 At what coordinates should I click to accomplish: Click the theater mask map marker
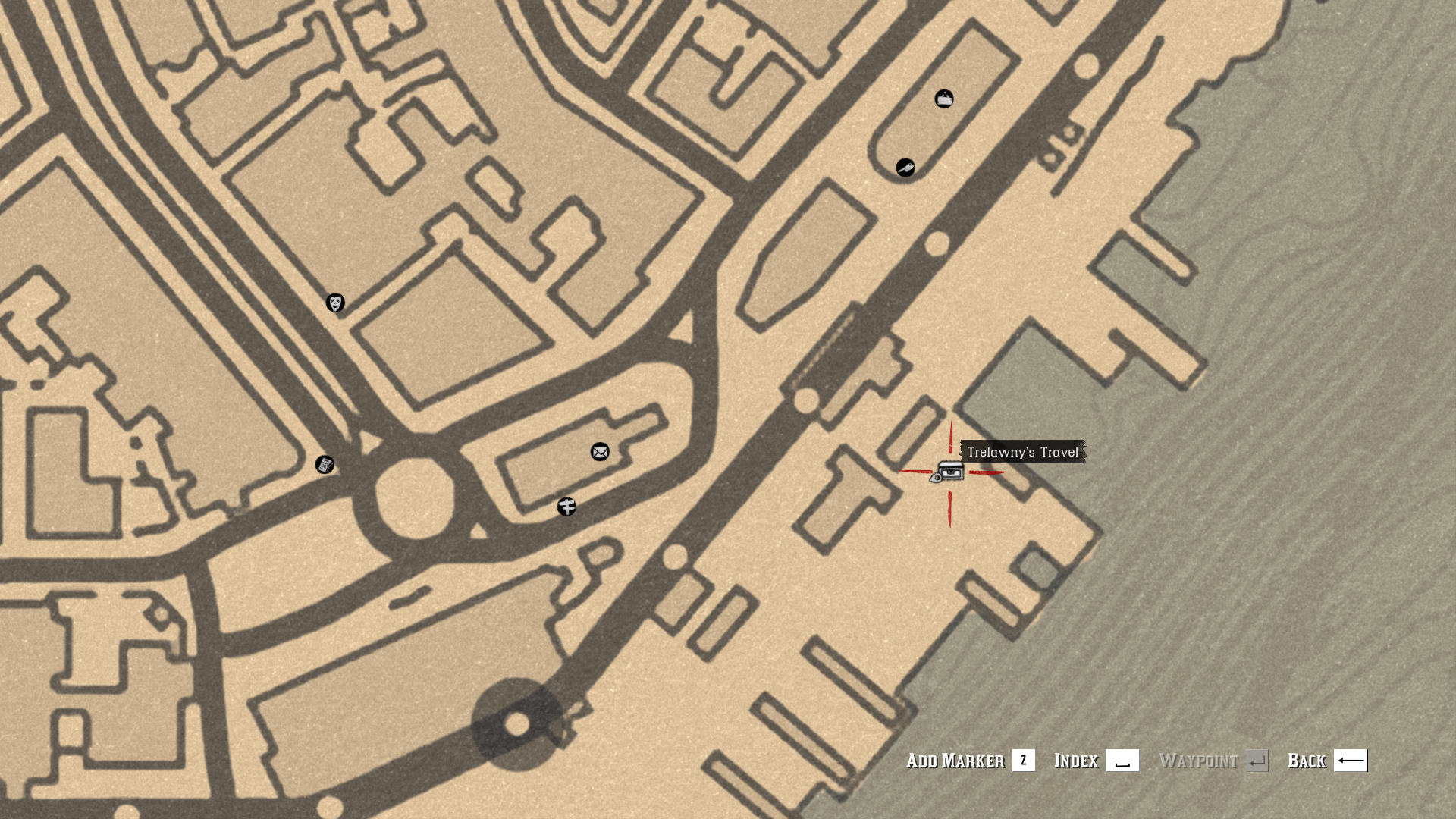(335, 303)
